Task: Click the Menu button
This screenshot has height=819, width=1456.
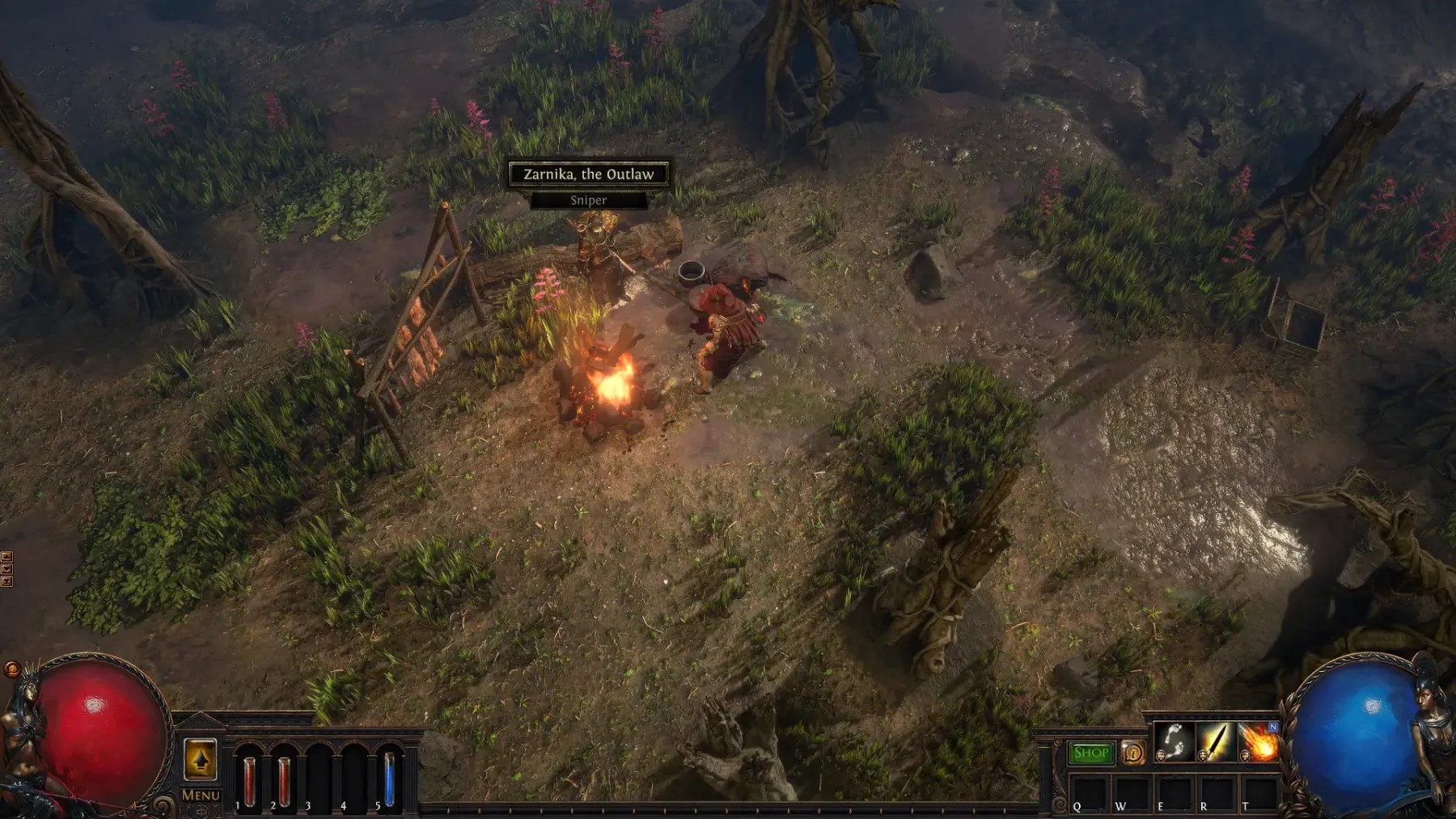Action: [201, 795]
